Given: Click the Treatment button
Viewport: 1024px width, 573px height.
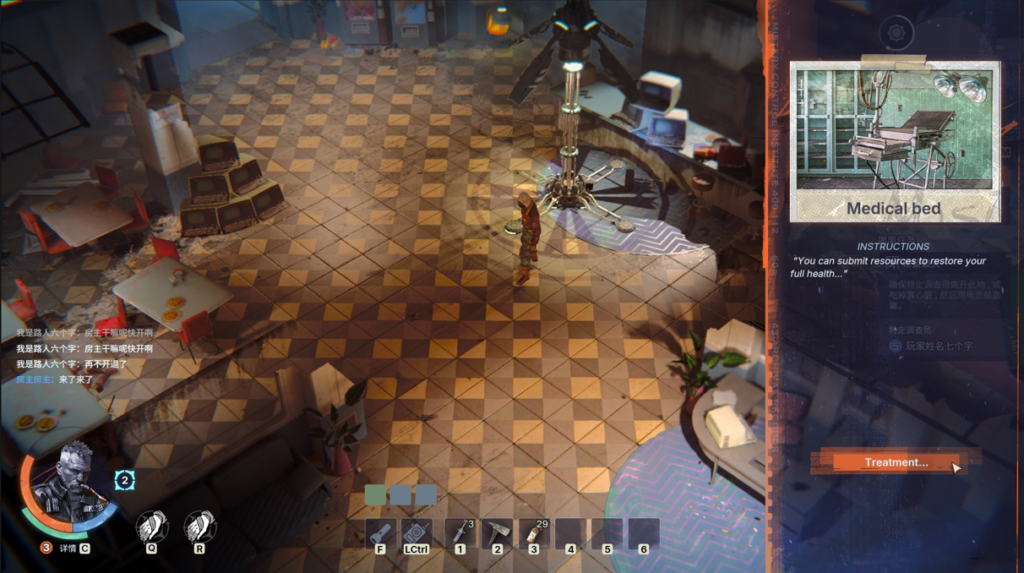Looking at the screenshot, I should pos(895,462).
